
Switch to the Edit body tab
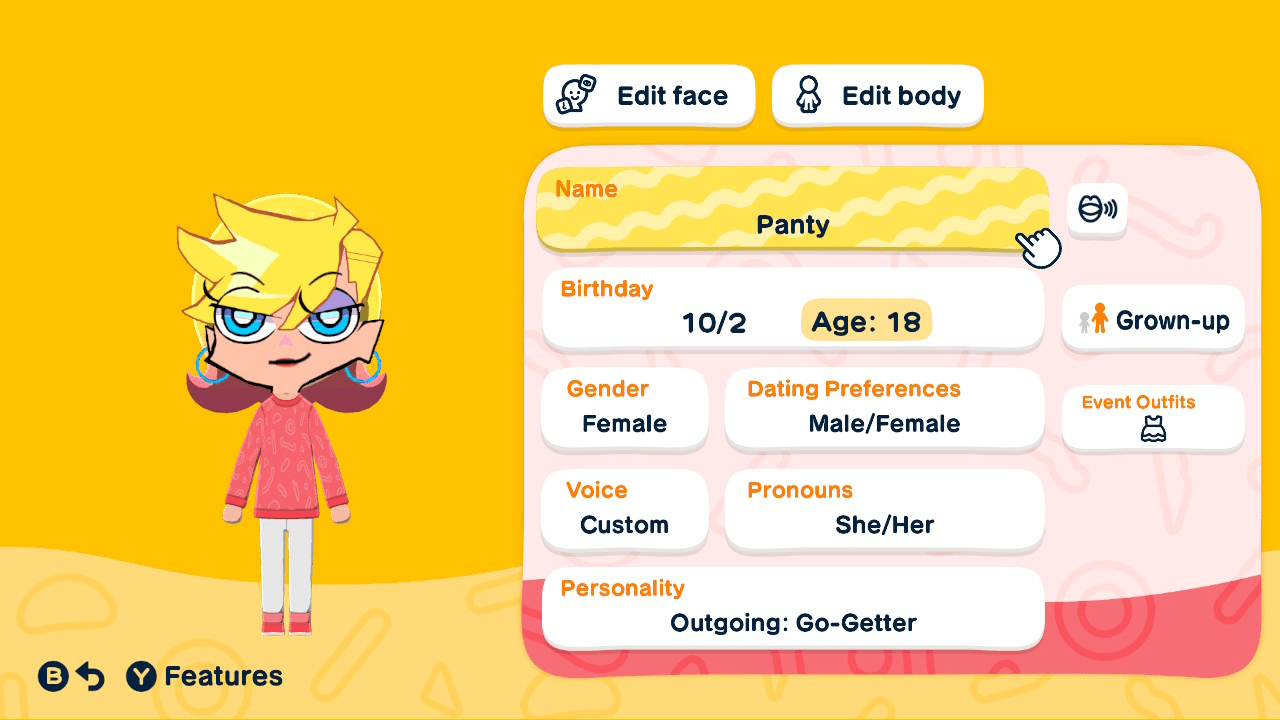[x=877, y=95]
